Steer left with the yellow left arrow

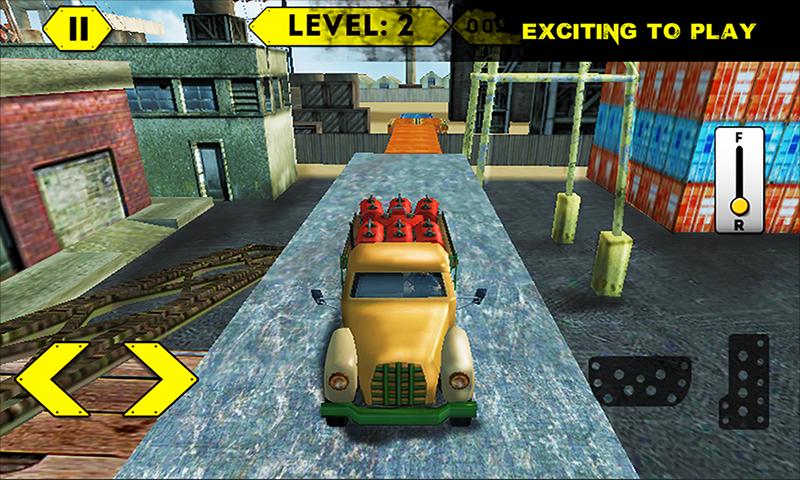pos(59,379)
